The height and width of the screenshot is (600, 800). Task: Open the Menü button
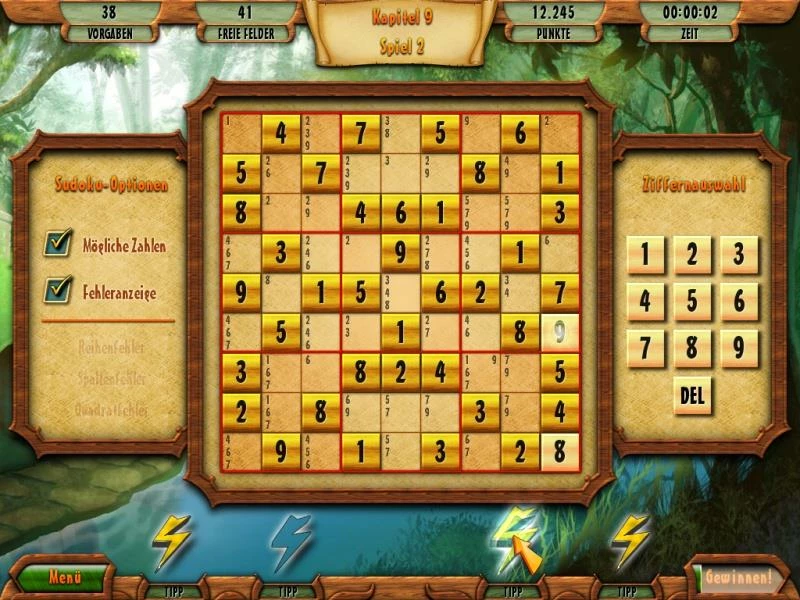coord(62,578)
